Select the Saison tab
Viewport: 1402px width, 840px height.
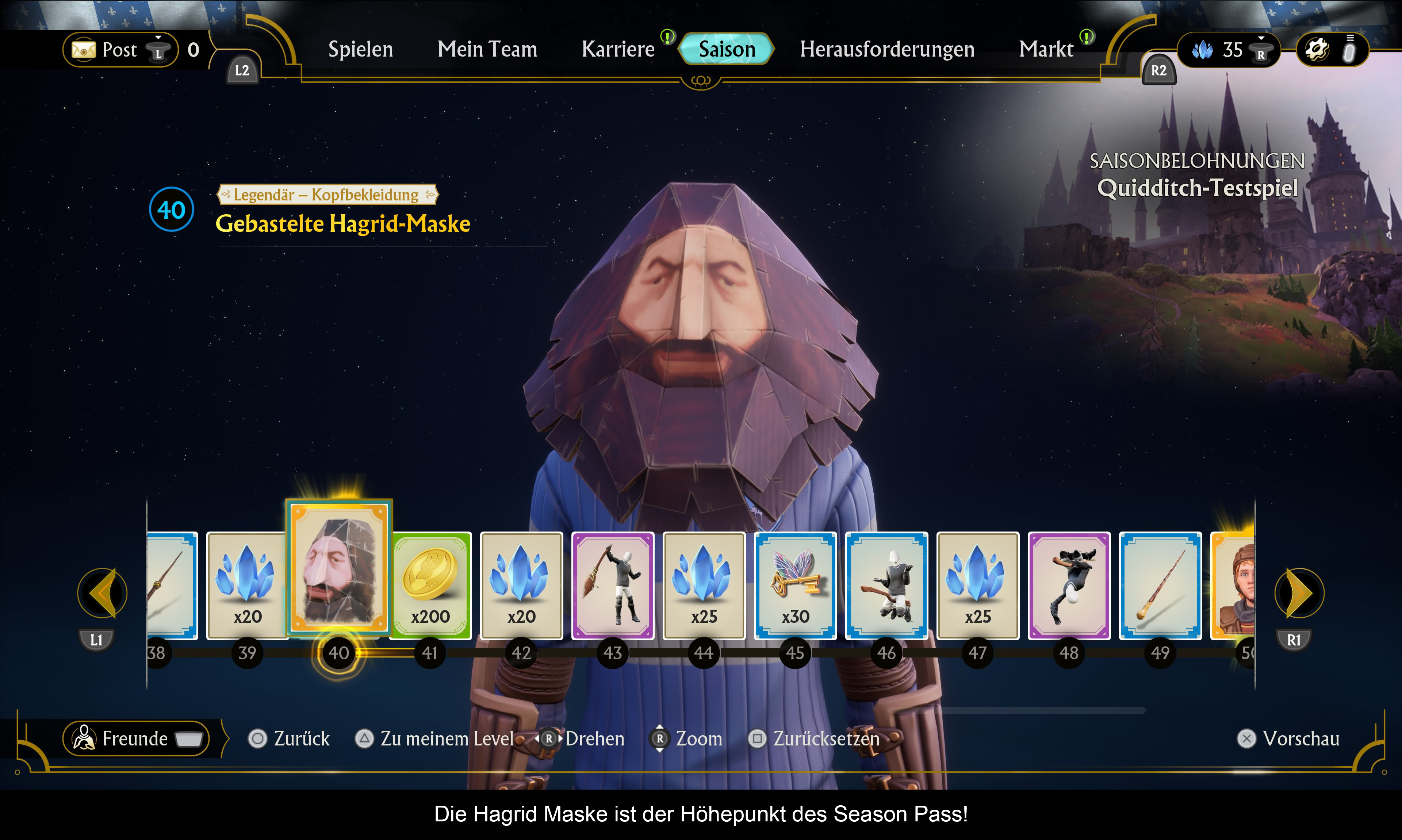pyautogui.click(x=727, y=49)
